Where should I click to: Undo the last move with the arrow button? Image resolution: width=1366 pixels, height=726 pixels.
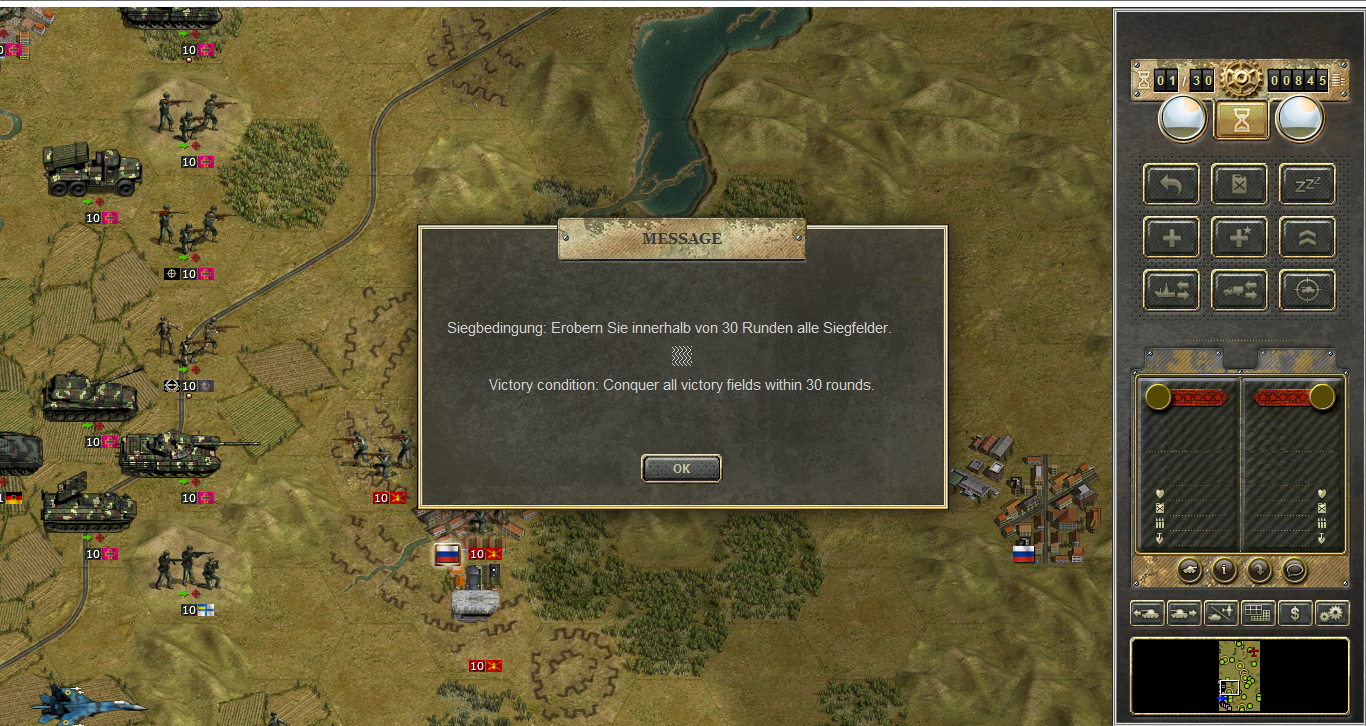pos(1171,185)
